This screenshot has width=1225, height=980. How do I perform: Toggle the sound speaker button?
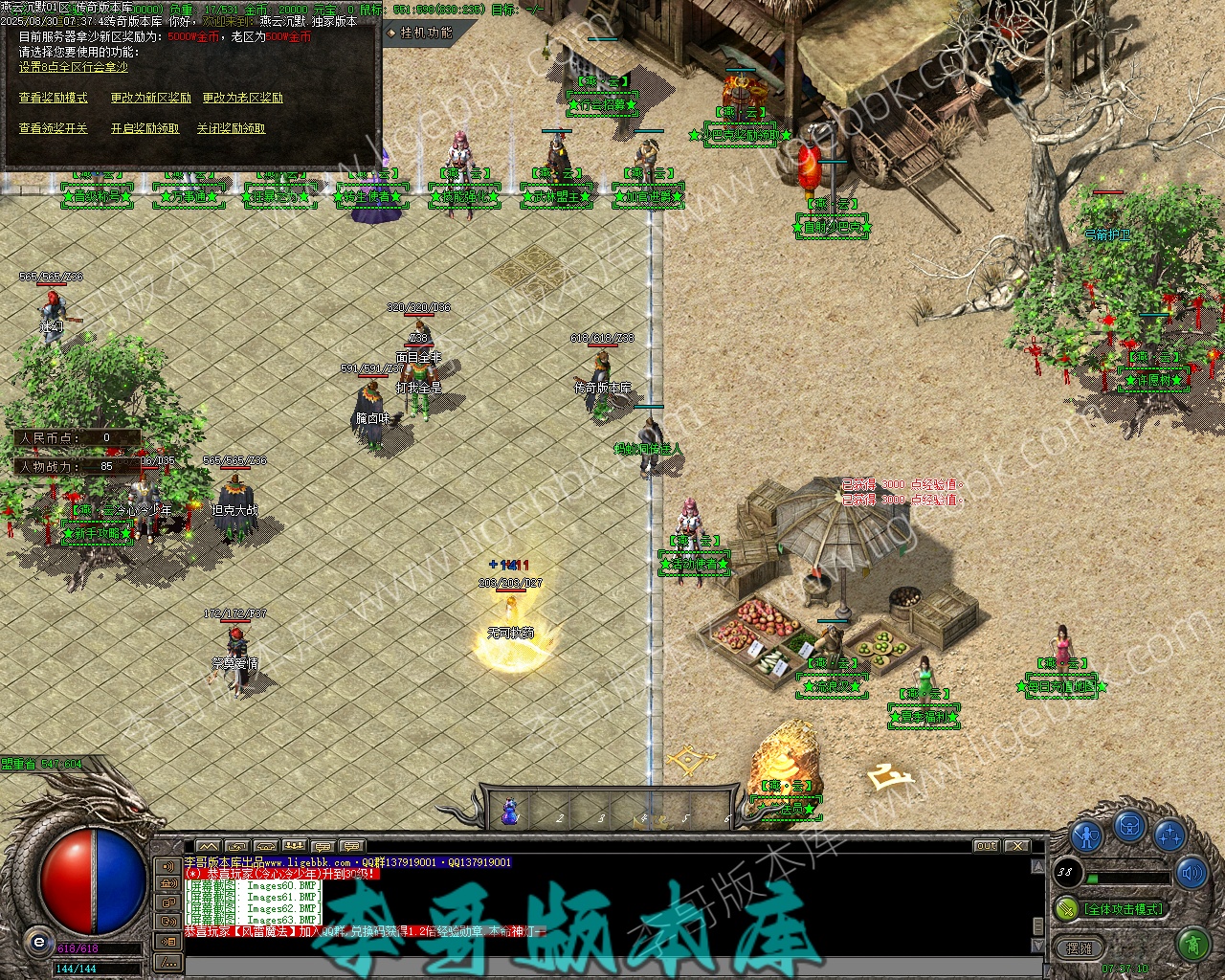tap(1192, 872)
